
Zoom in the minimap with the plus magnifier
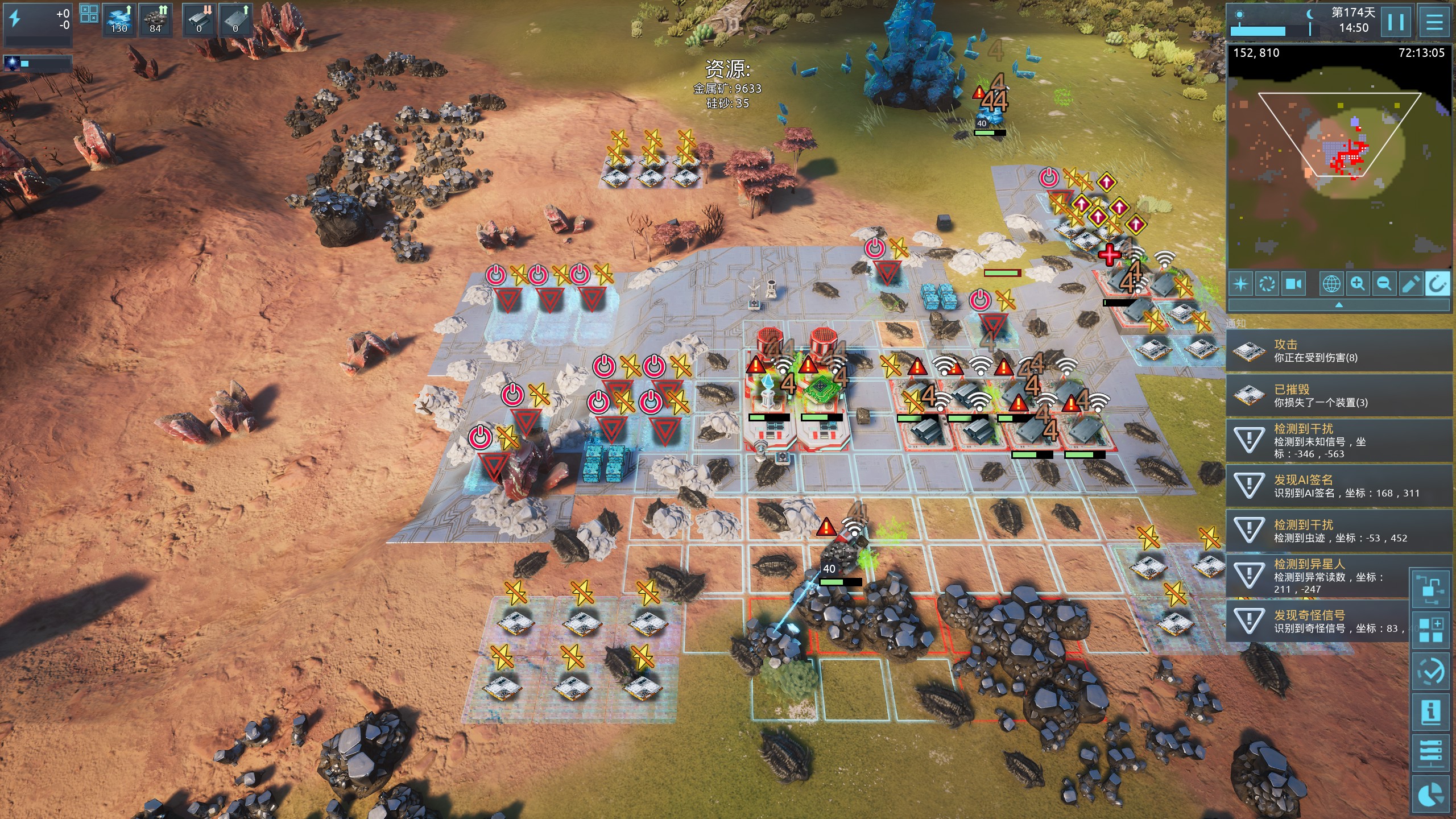pyautogui.click(x=1358, y=284)
